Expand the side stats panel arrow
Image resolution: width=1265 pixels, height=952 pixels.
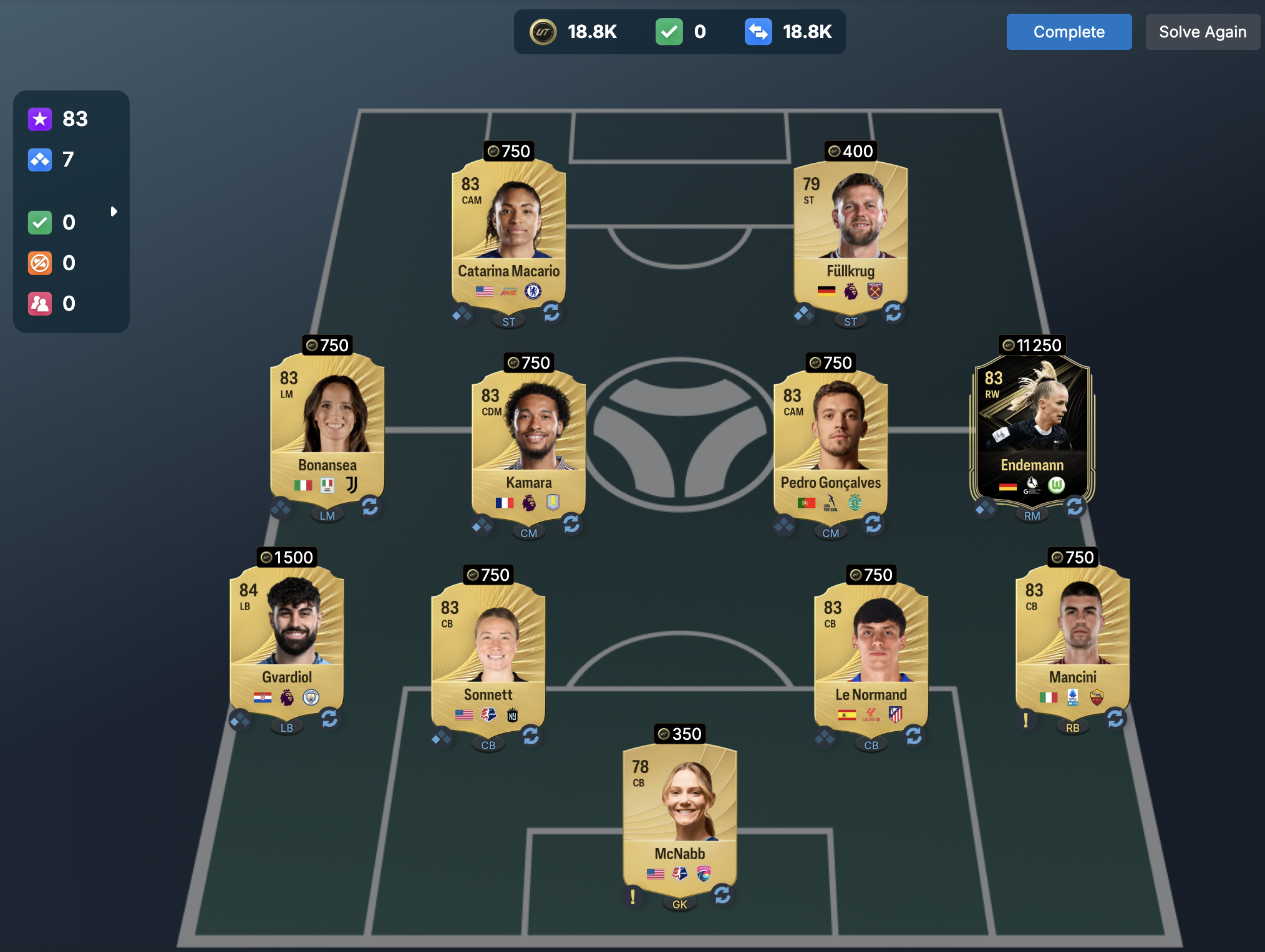[114, 211]
